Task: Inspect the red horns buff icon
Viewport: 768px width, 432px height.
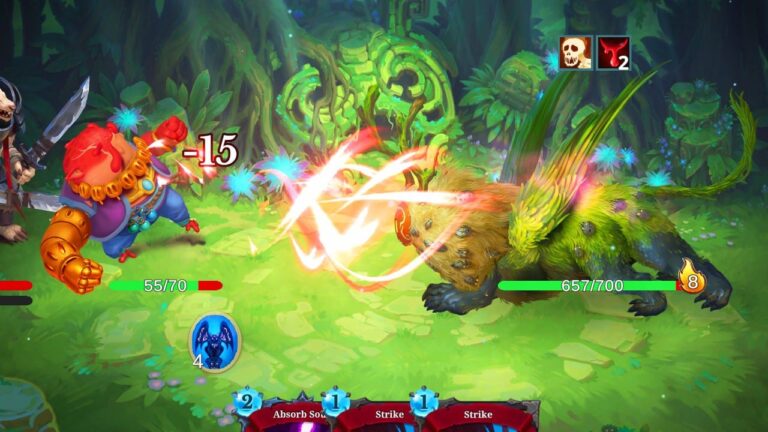Action: point(613,52)
